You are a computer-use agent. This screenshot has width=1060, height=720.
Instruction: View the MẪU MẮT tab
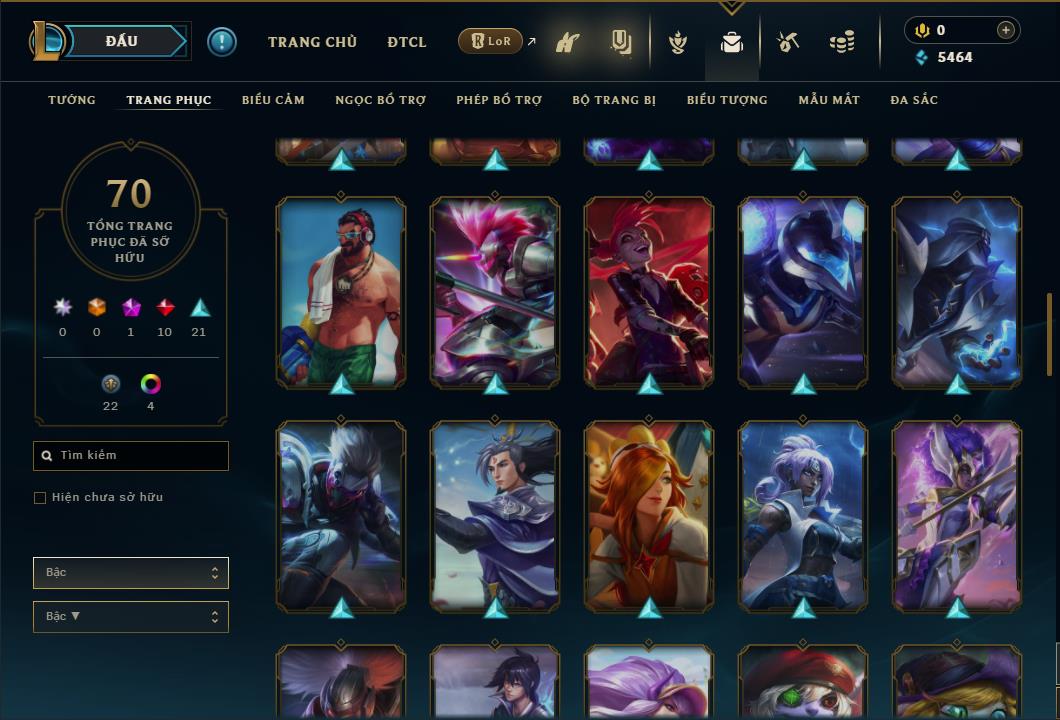click(x=829, y=100)
